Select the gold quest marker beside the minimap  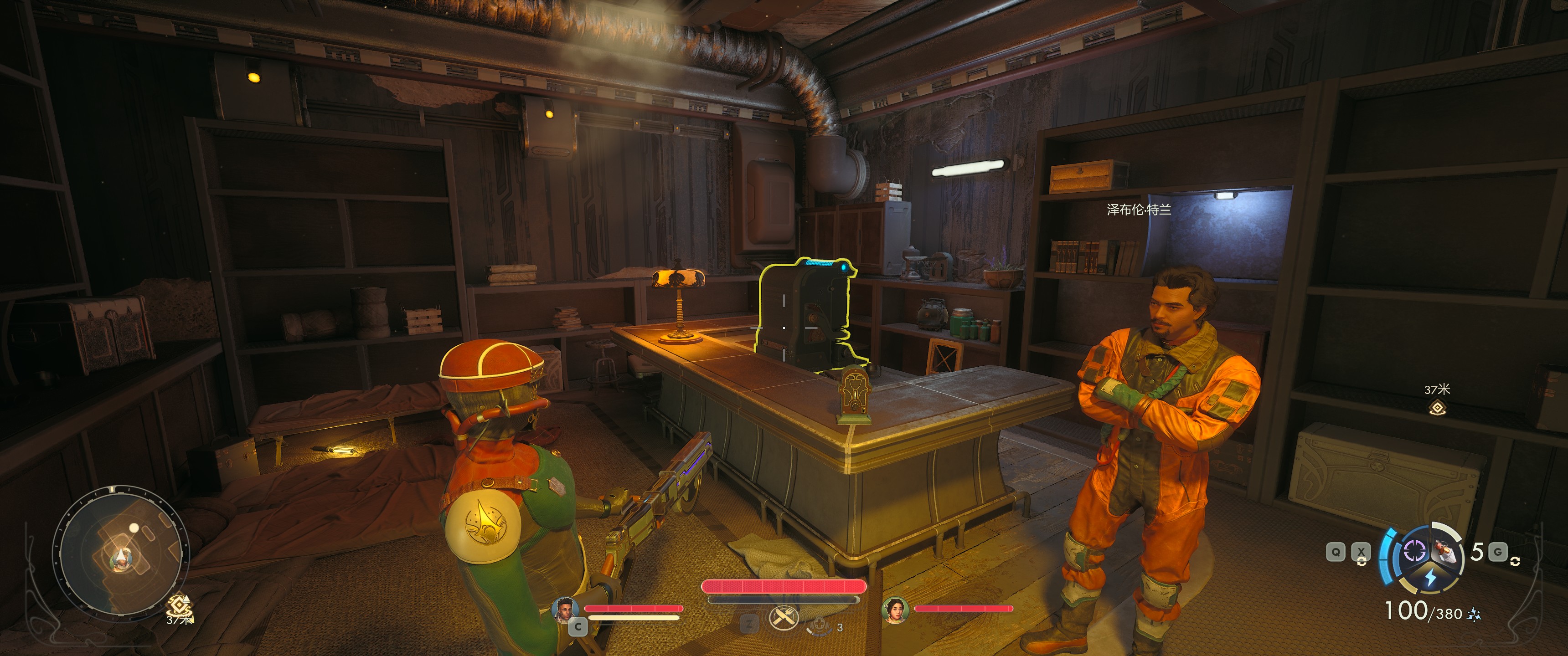[179, 606]
